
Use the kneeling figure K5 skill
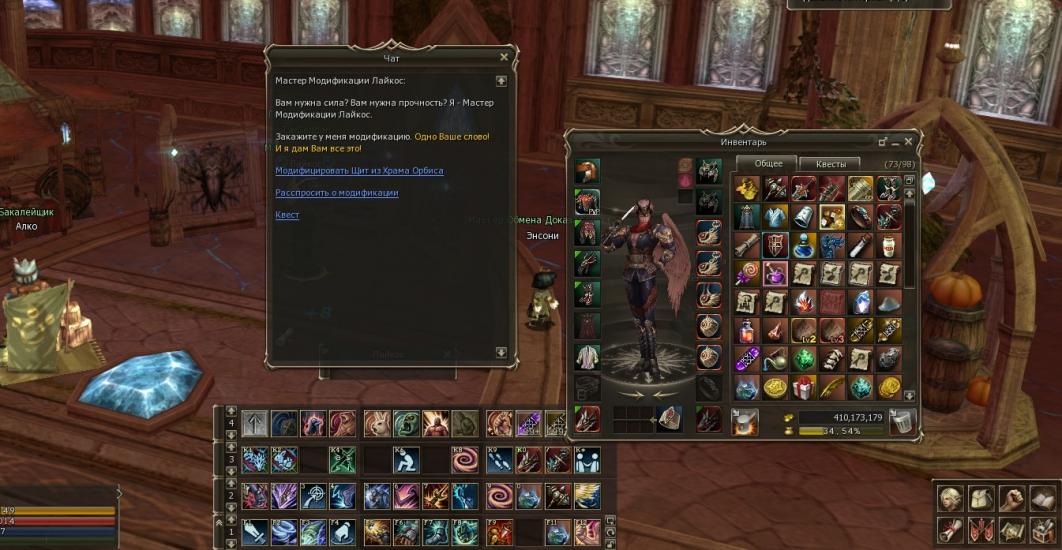406,460
